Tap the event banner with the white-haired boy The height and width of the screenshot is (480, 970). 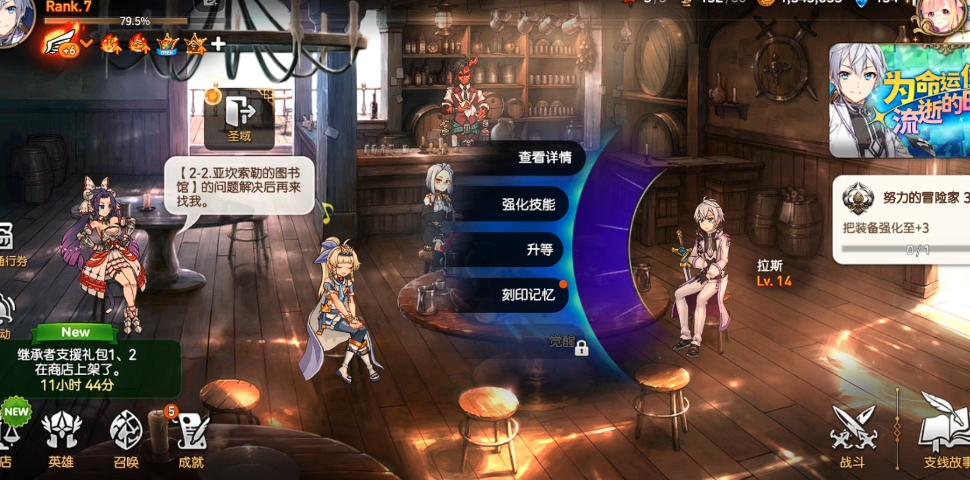click(x=898, y=100)
